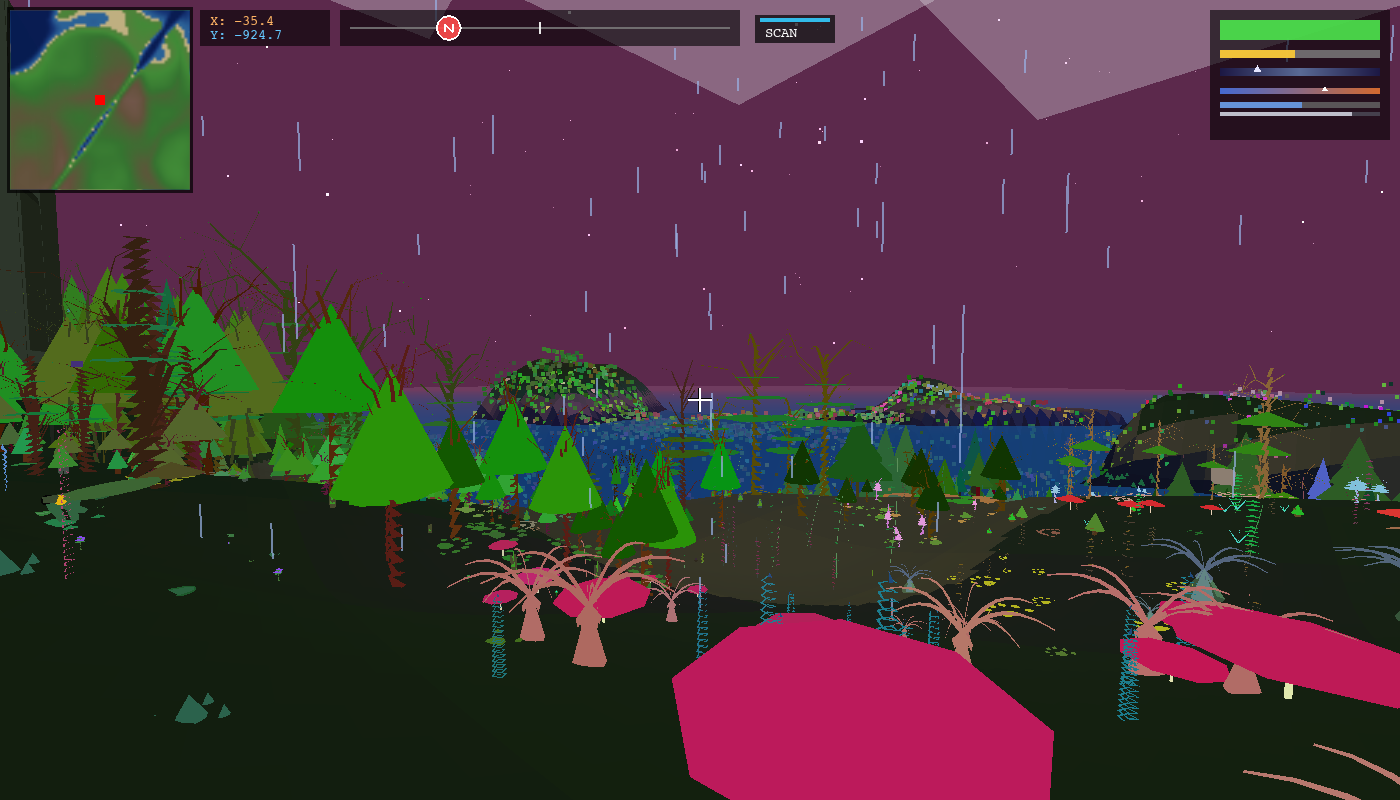Click the green status bar in the panel

[1300, 29]
